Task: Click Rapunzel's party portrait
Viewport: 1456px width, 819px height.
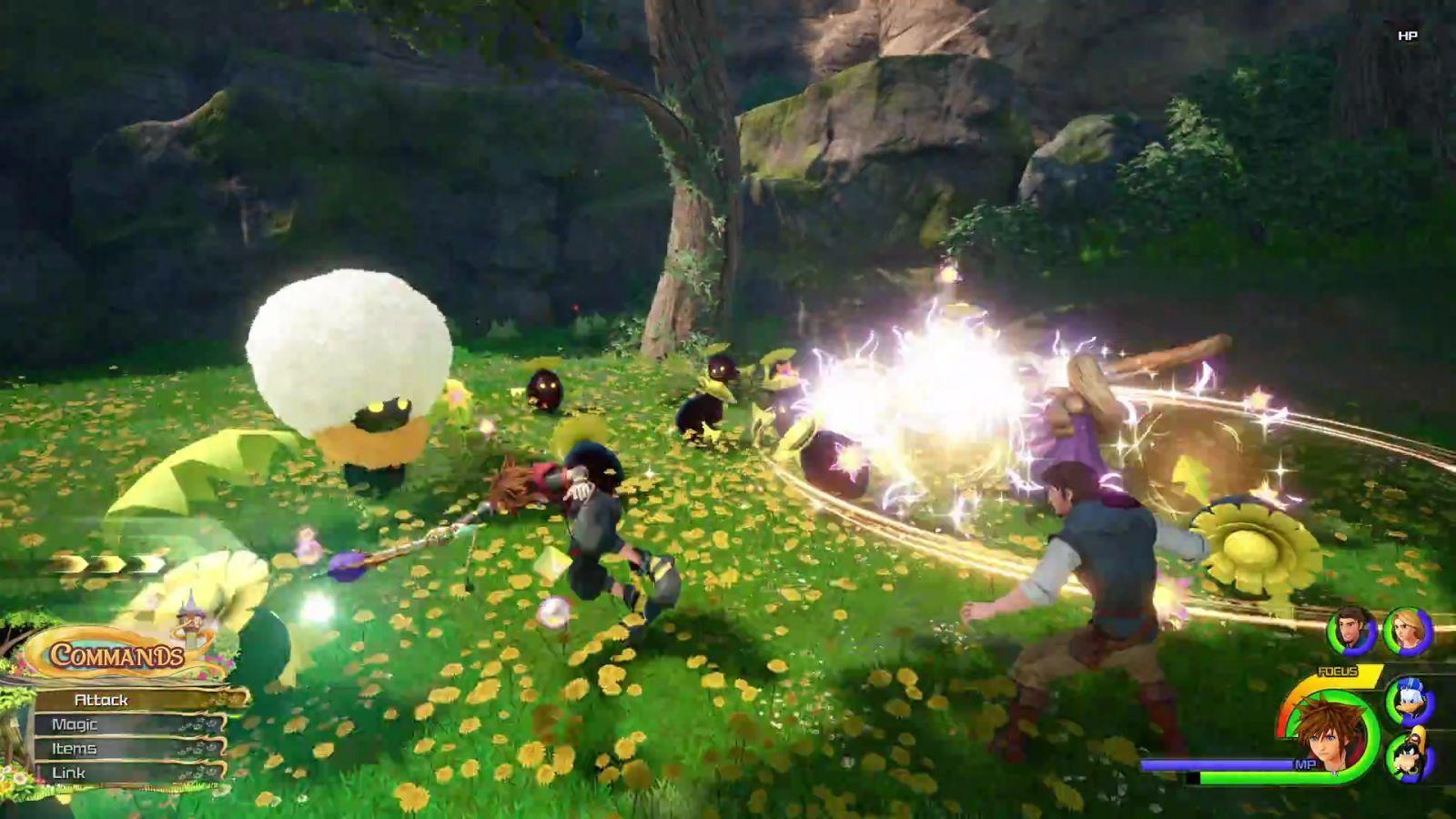Action: (1408, 630)
